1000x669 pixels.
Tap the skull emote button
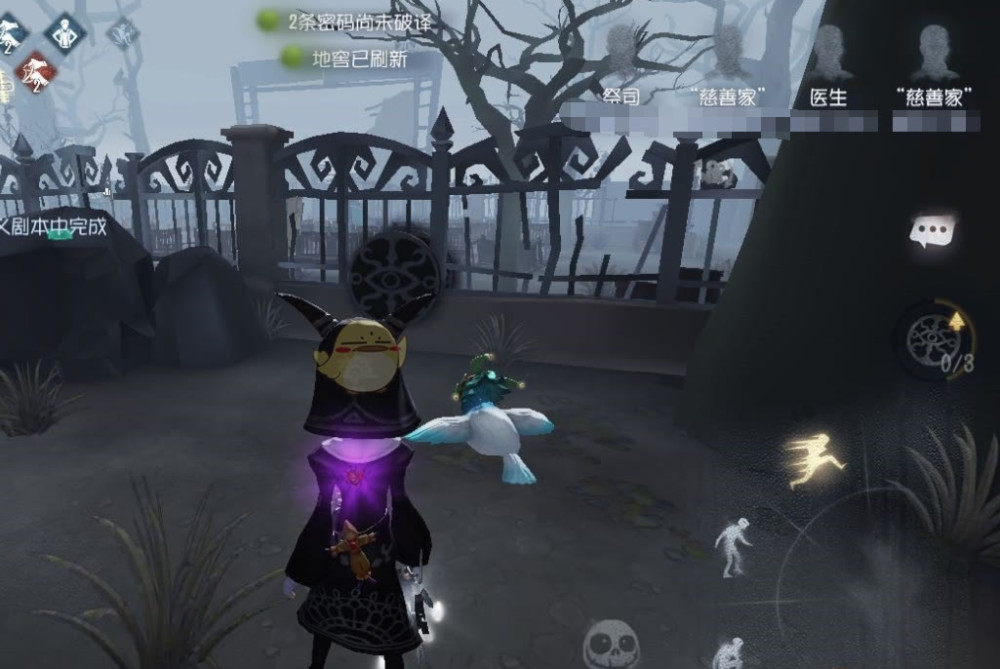[610, 643]
